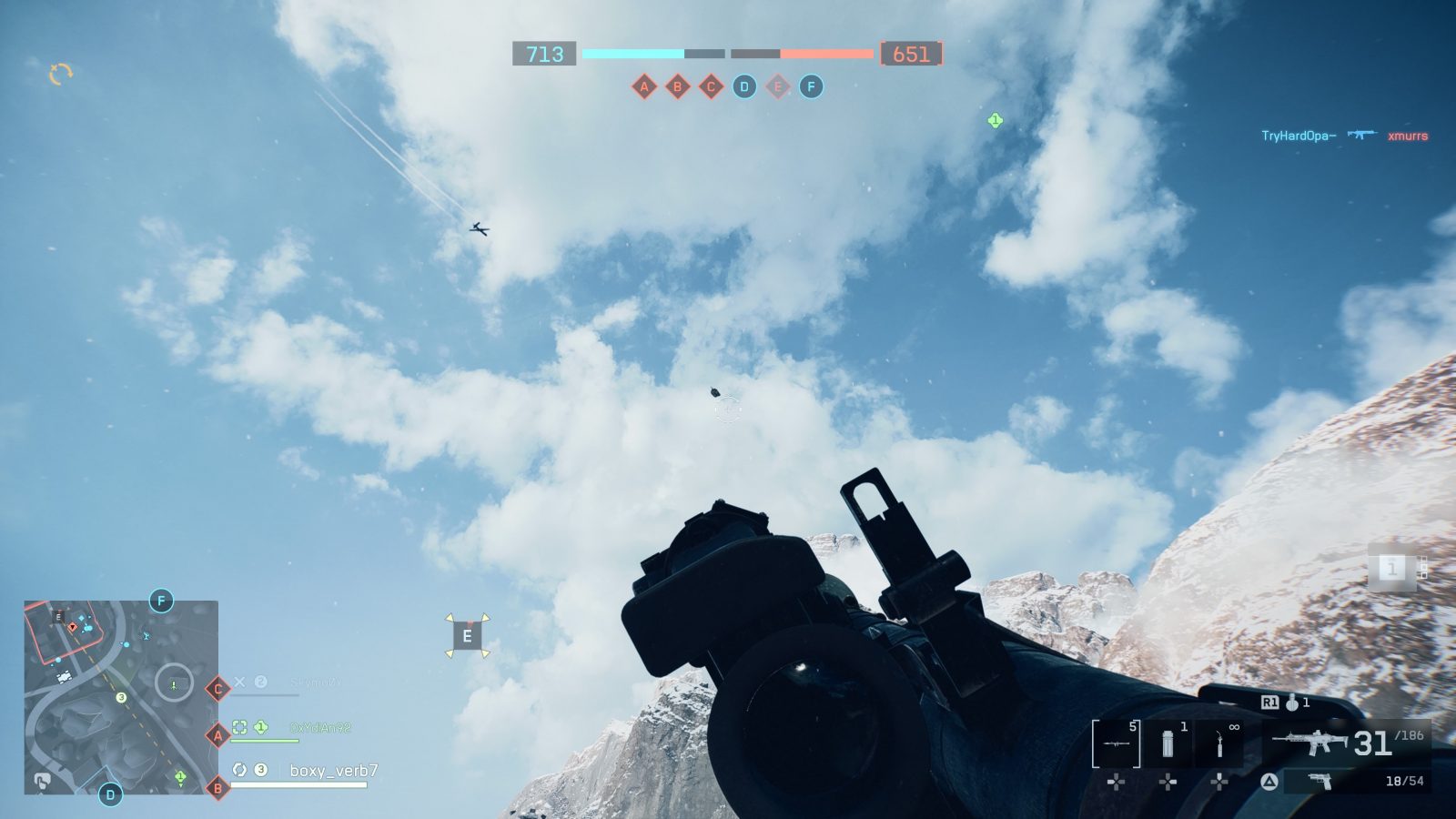Select objective C in the capture-point bar
Image resolution: width=1456 pixels, height=819 pixels.
pos(711,87)
